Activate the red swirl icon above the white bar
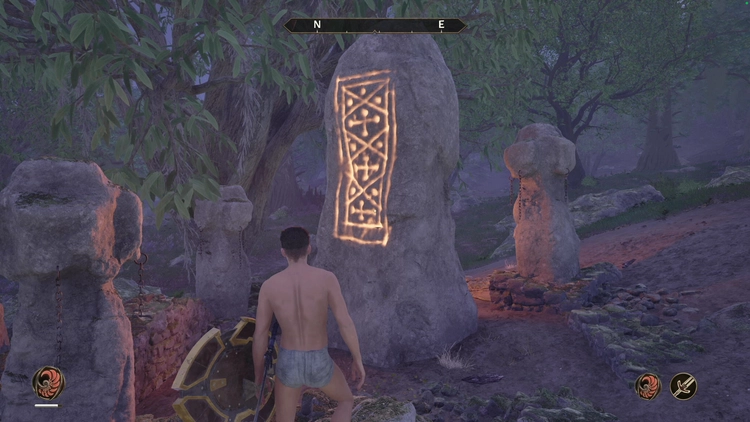The height and width of the screenshot is (422, 750). pyautogui.click(x=46, y=382)
